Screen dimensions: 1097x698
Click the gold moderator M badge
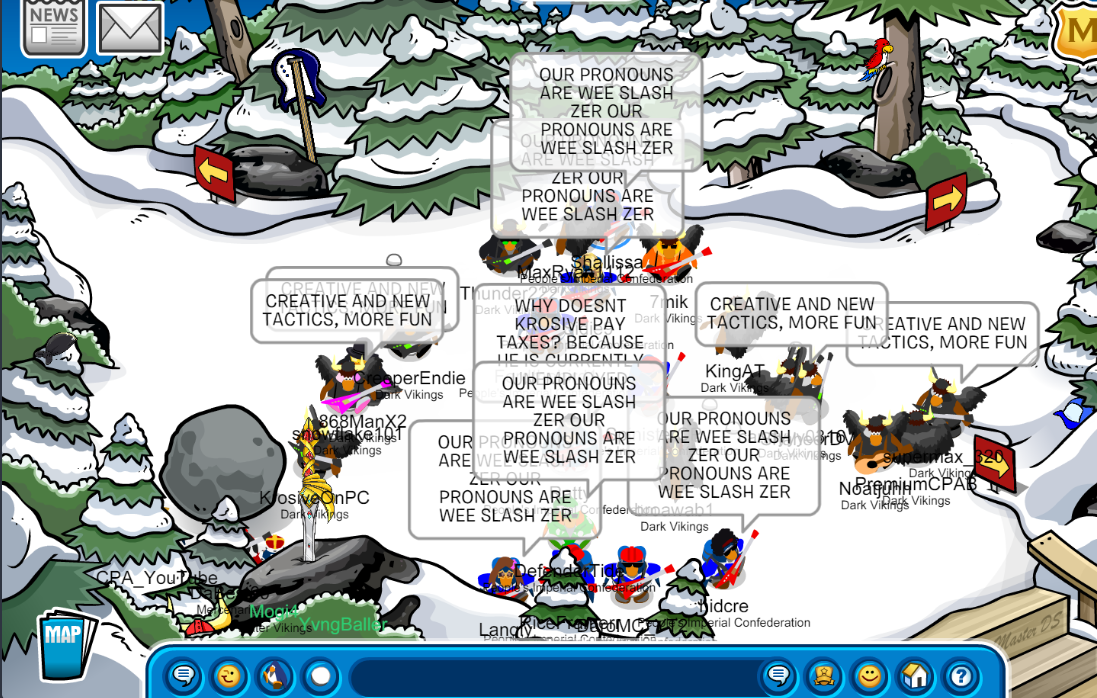click(1080, 32)
